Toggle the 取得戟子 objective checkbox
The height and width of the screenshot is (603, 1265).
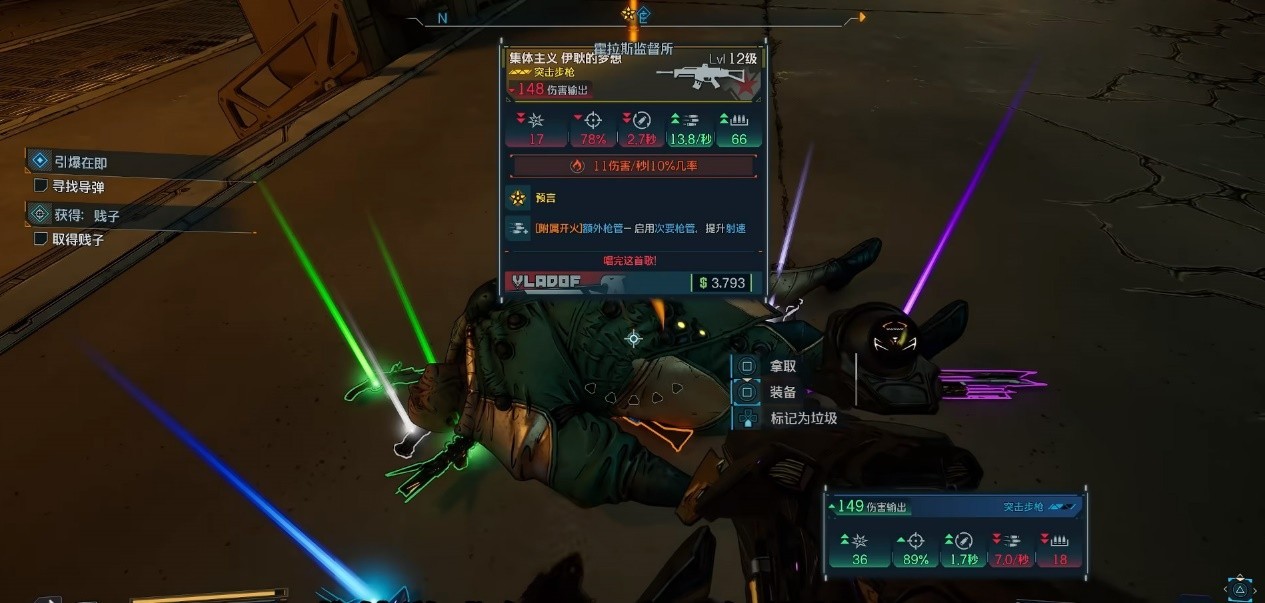pyautogui.click(x=41, y=239)
